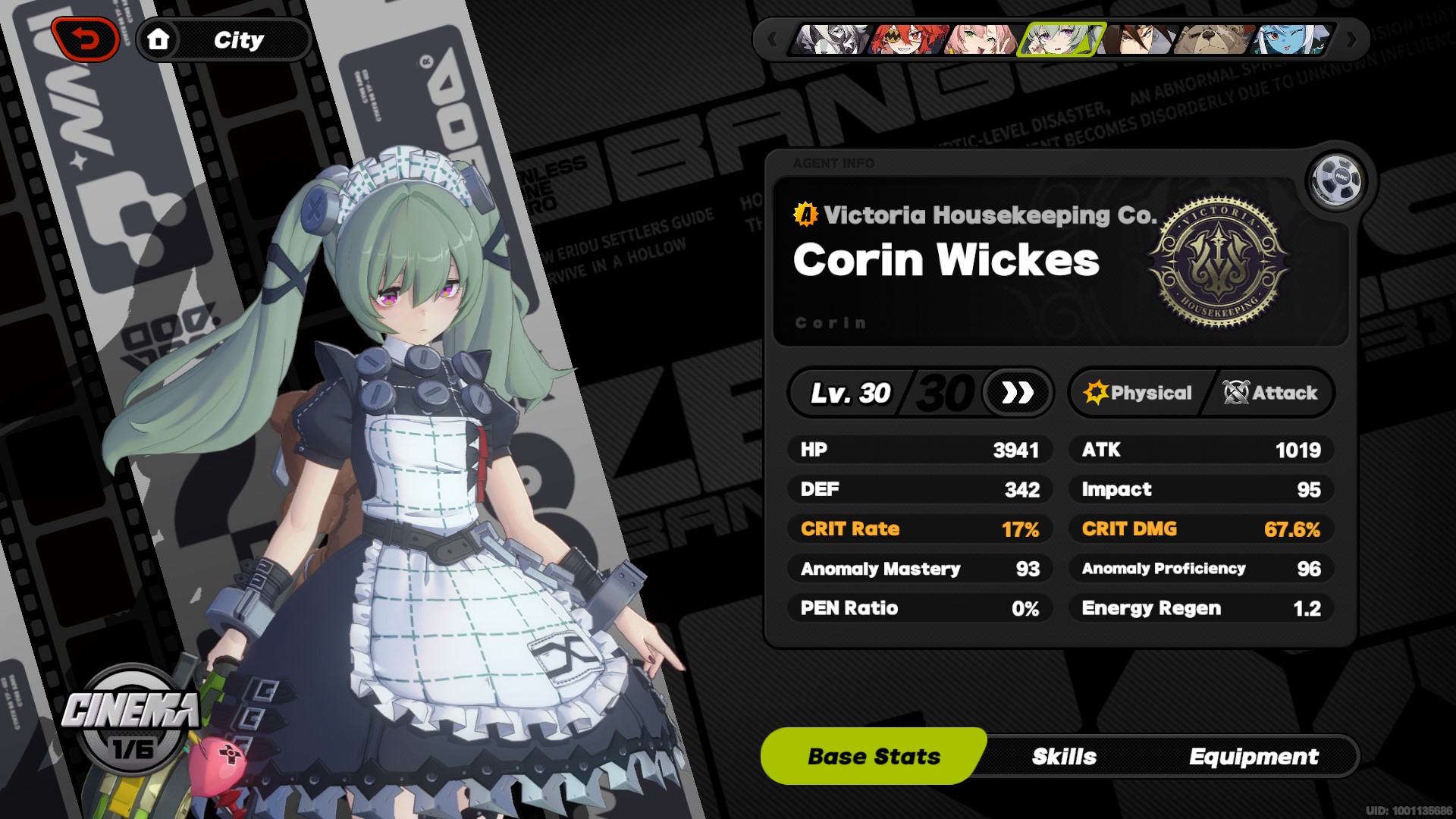1456x819 pixels.
Task: Click the red back arrow button
Action: point(86,39)
